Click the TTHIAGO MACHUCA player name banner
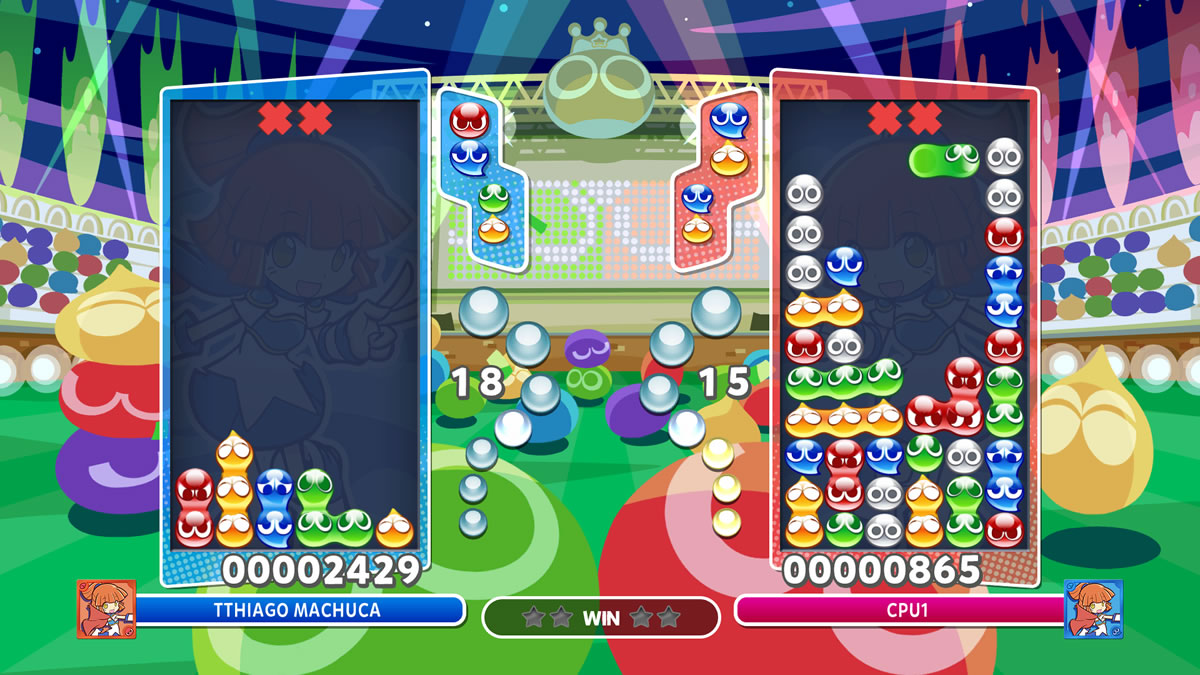 [298, 610]
